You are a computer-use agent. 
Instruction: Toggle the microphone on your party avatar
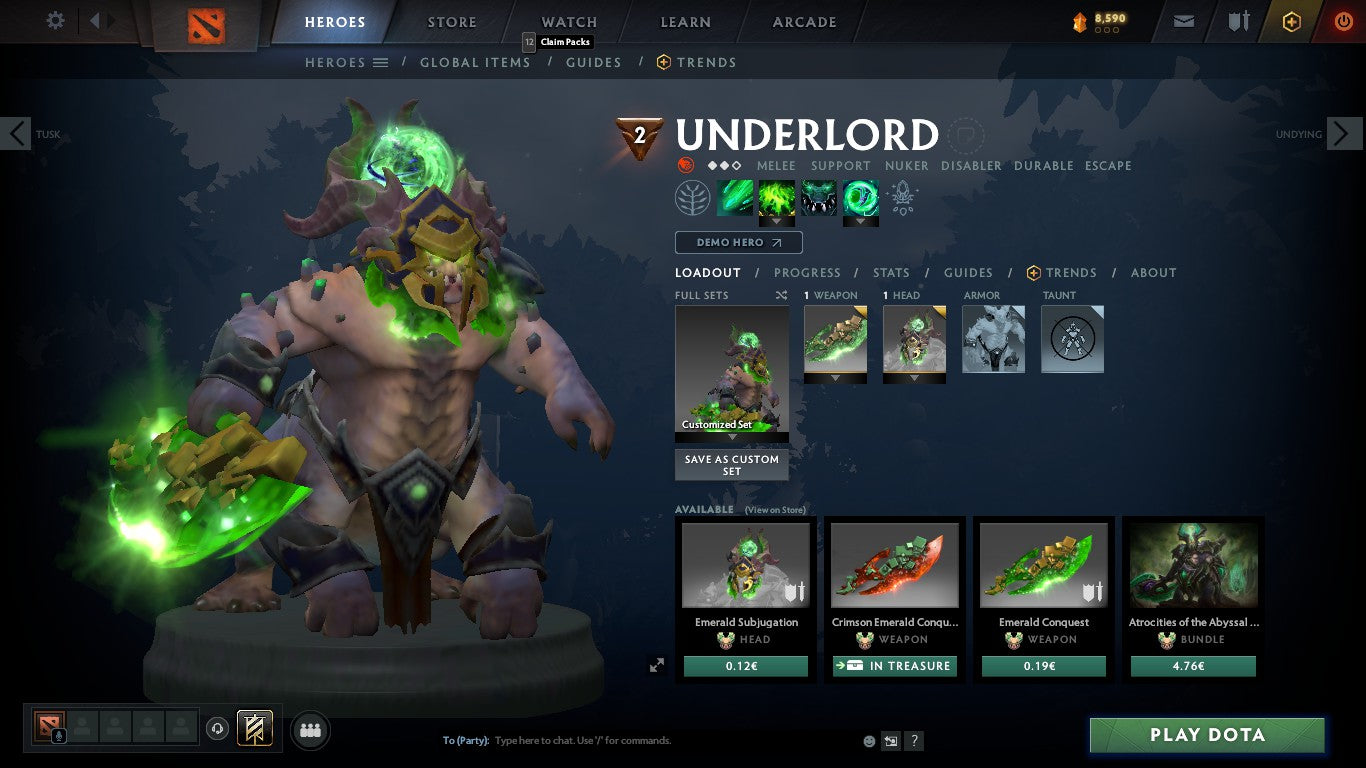click(x=58, y=733)
